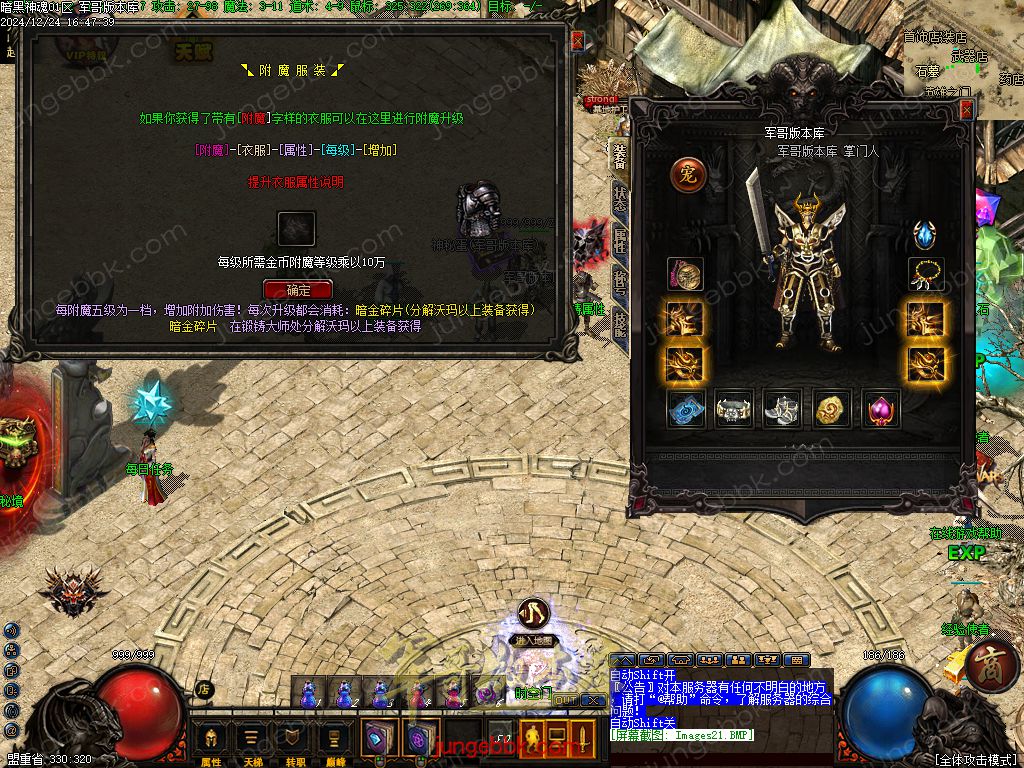Click the 进入地图 enter map icon
1024x768 pixels.
coord(532,614)
